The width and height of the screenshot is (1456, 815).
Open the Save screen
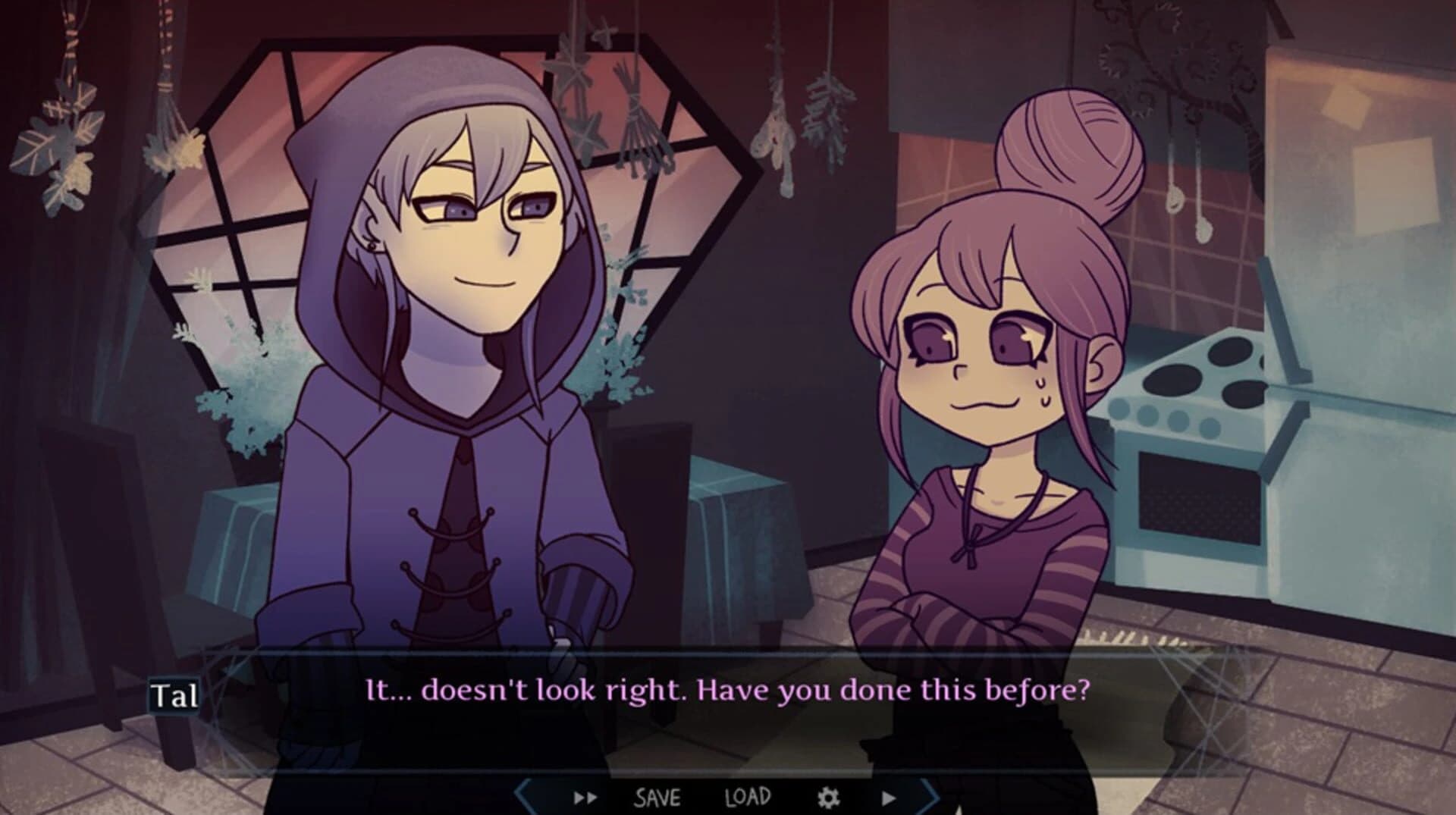pos(658,798)
